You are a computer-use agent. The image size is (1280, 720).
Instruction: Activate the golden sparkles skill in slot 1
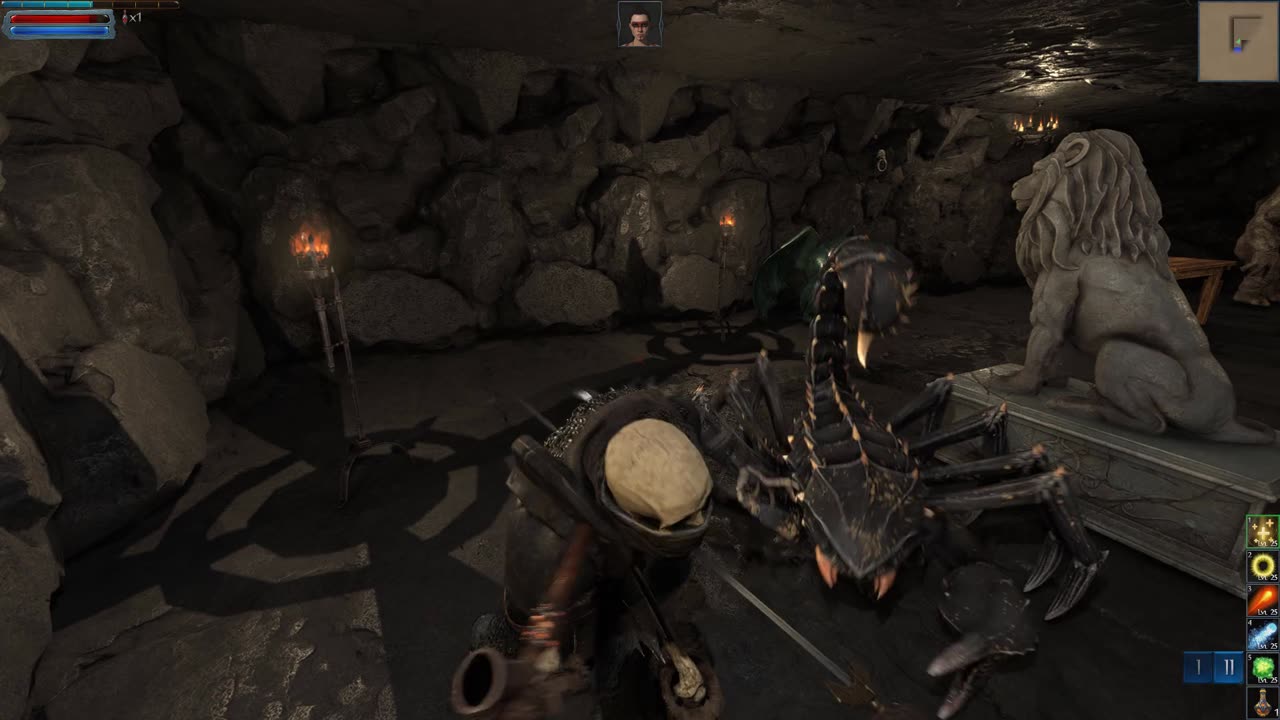point(1262,532)
